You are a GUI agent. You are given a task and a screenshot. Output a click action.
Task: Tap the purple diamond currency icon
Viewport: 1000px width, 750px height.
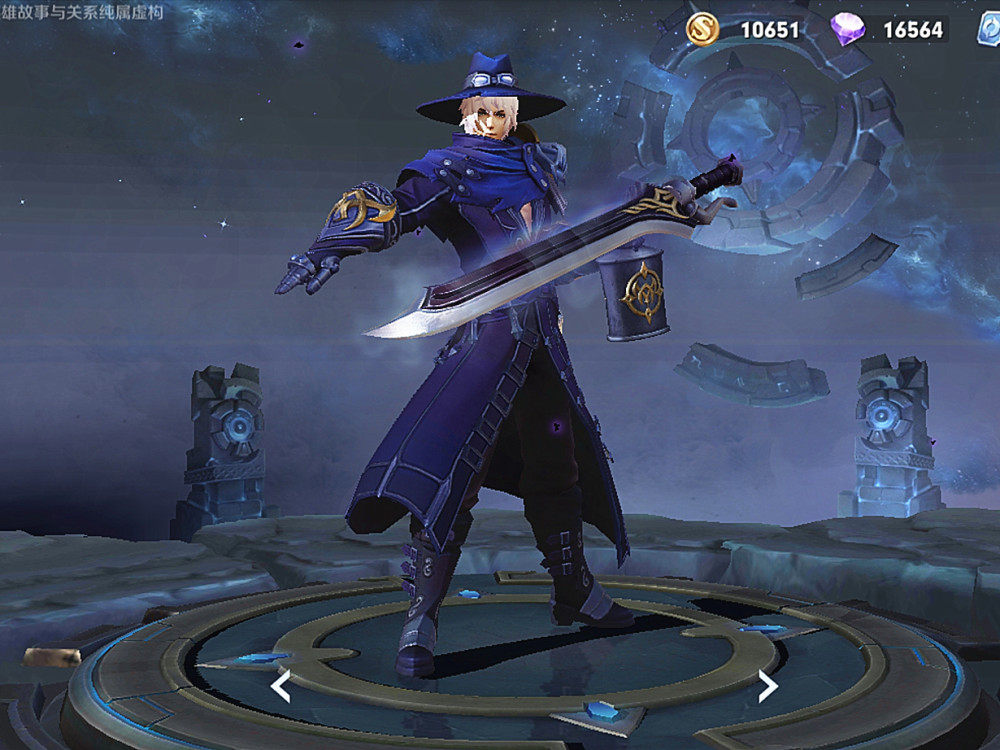pyautogui.click(x=850, y=29)
